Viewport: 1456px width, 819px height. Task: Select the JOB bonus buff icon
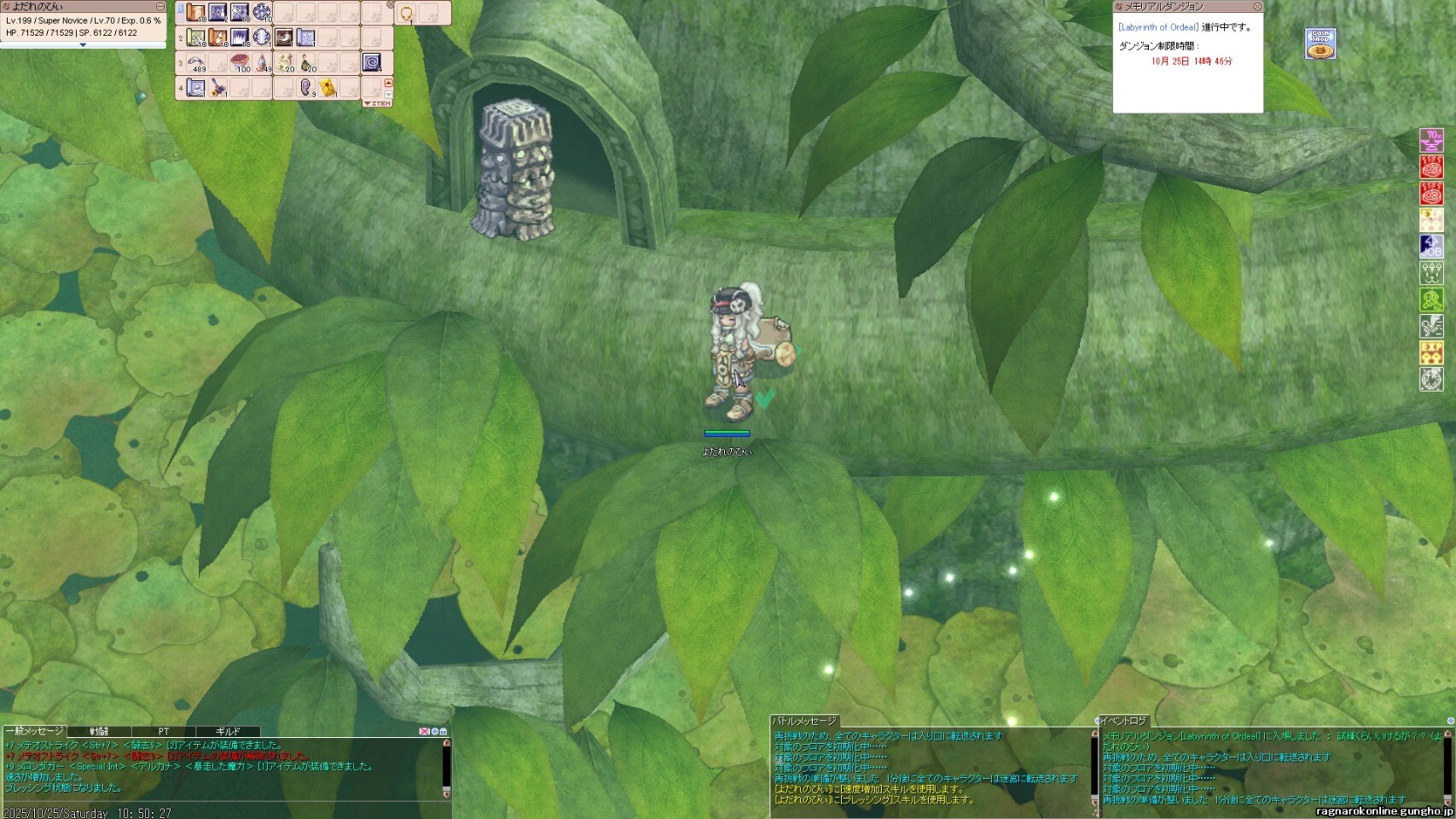coord(1431,246)
